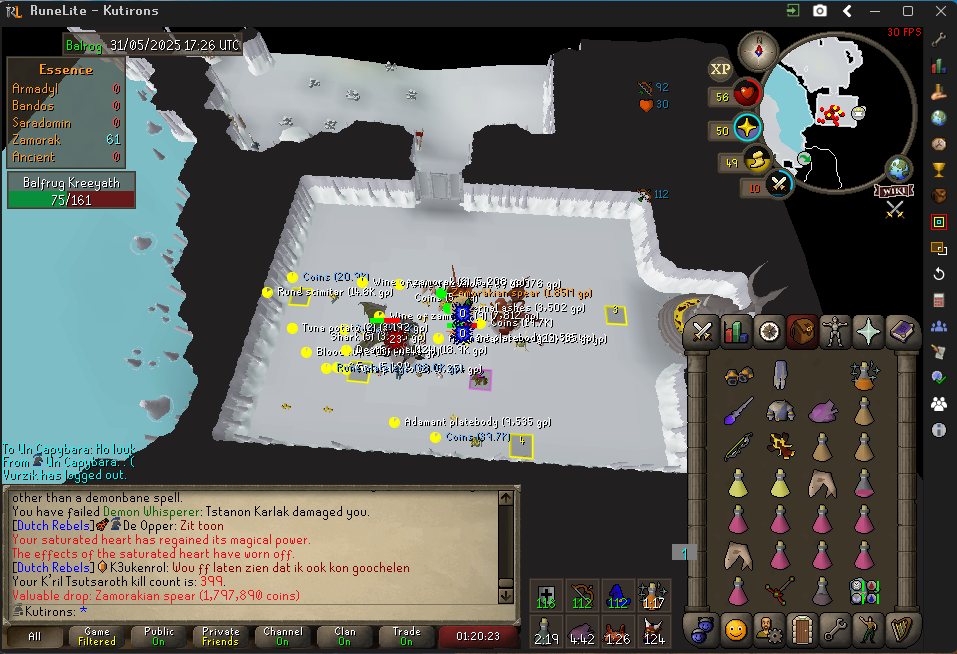
Task: Open the Prayer tab
Action: [867, 331]
